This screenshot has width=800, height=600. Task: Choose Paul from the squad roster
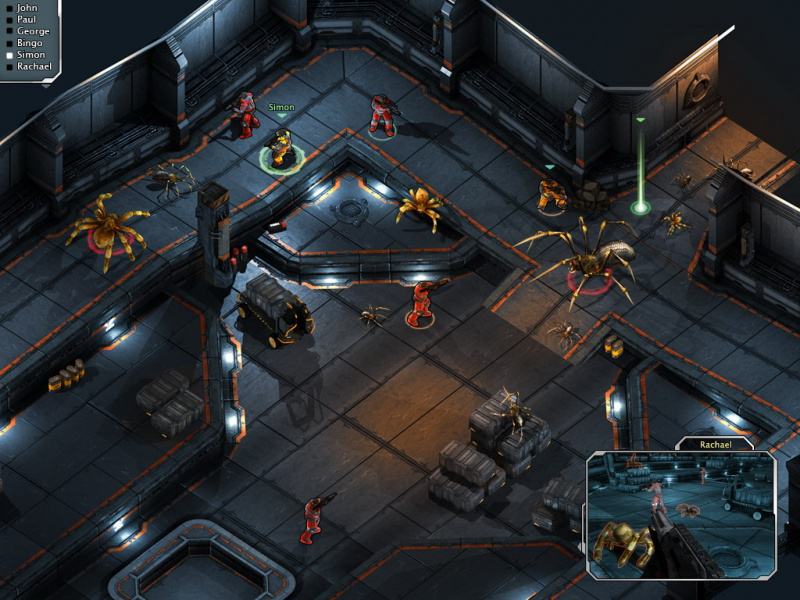pyautogui.click(x=26, y=18)
